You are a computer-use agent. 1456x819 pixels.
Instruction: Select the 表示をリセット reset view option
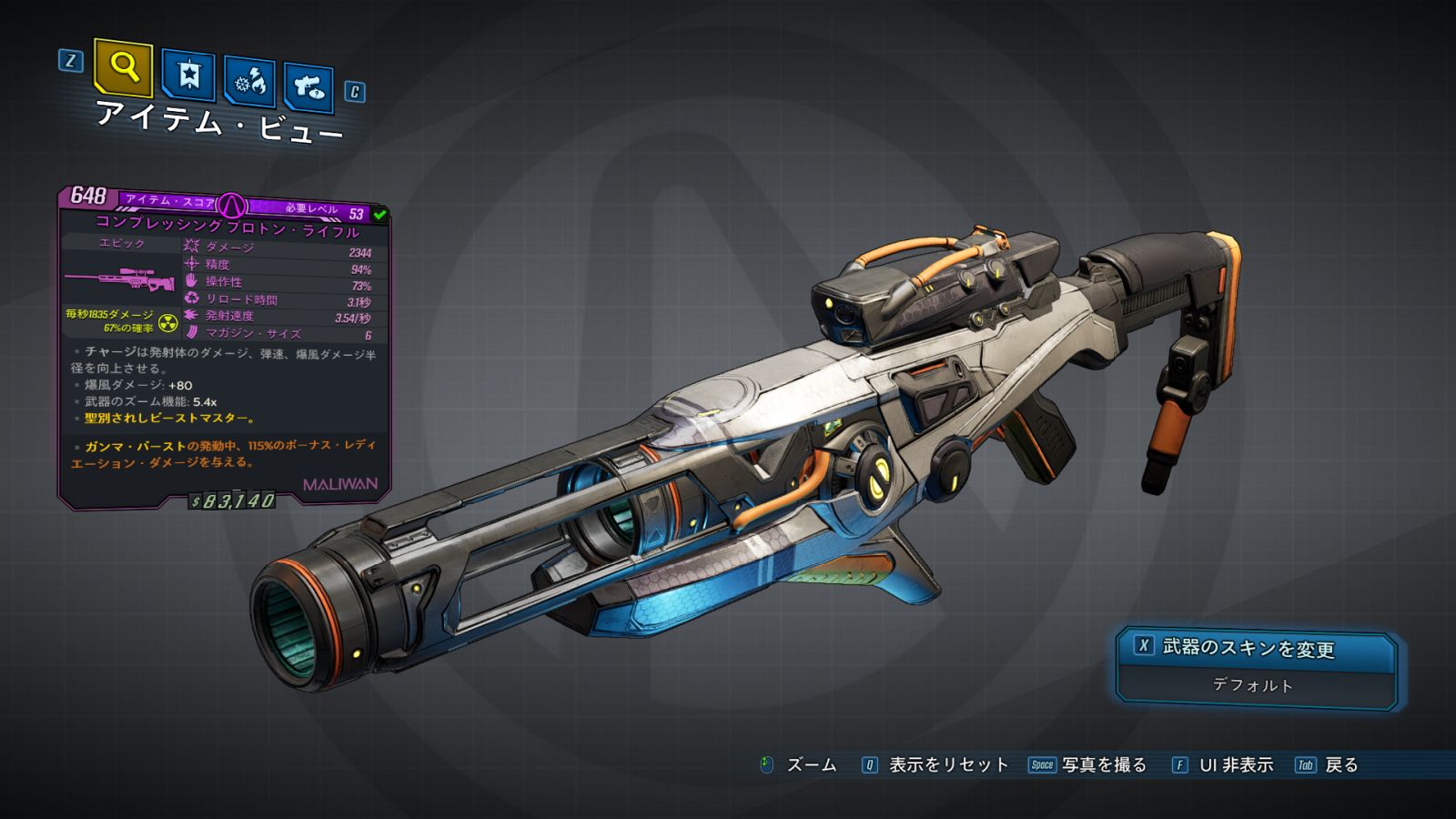pyautogui.click(x=935, y=765)
